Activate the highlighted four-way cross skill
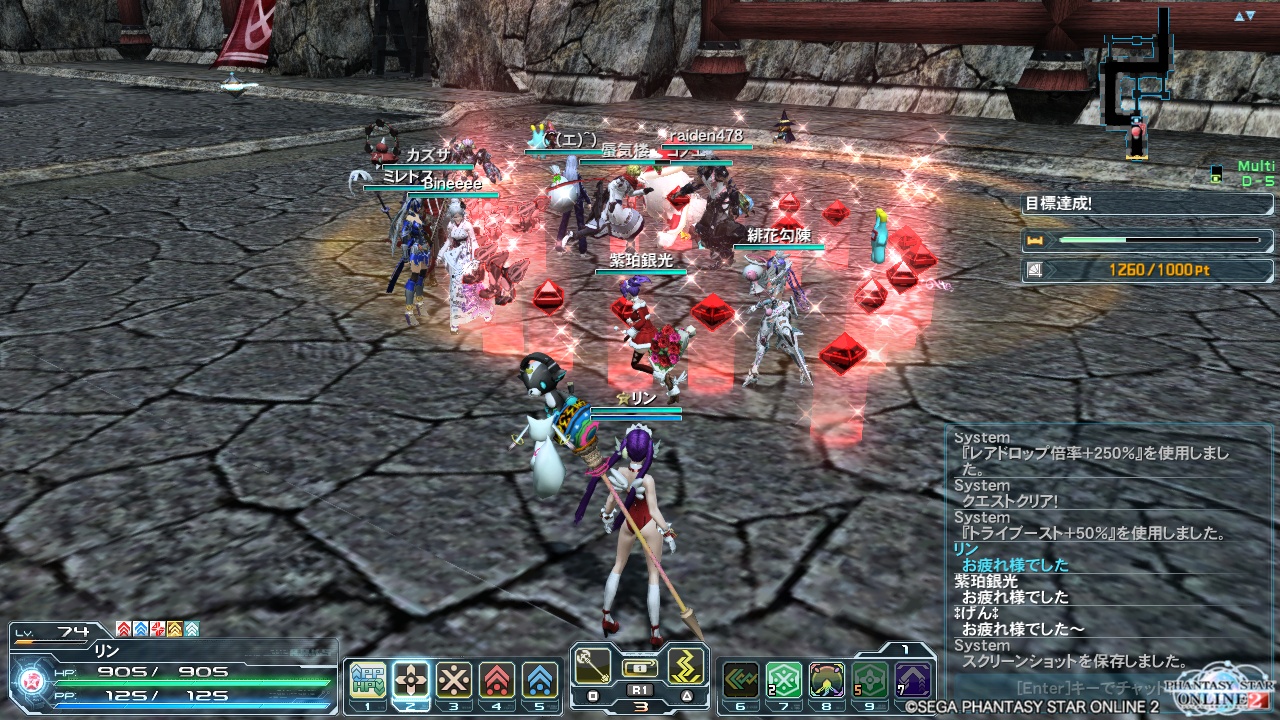This screenshot has width=1280, height=720. [x=411, y=680]
